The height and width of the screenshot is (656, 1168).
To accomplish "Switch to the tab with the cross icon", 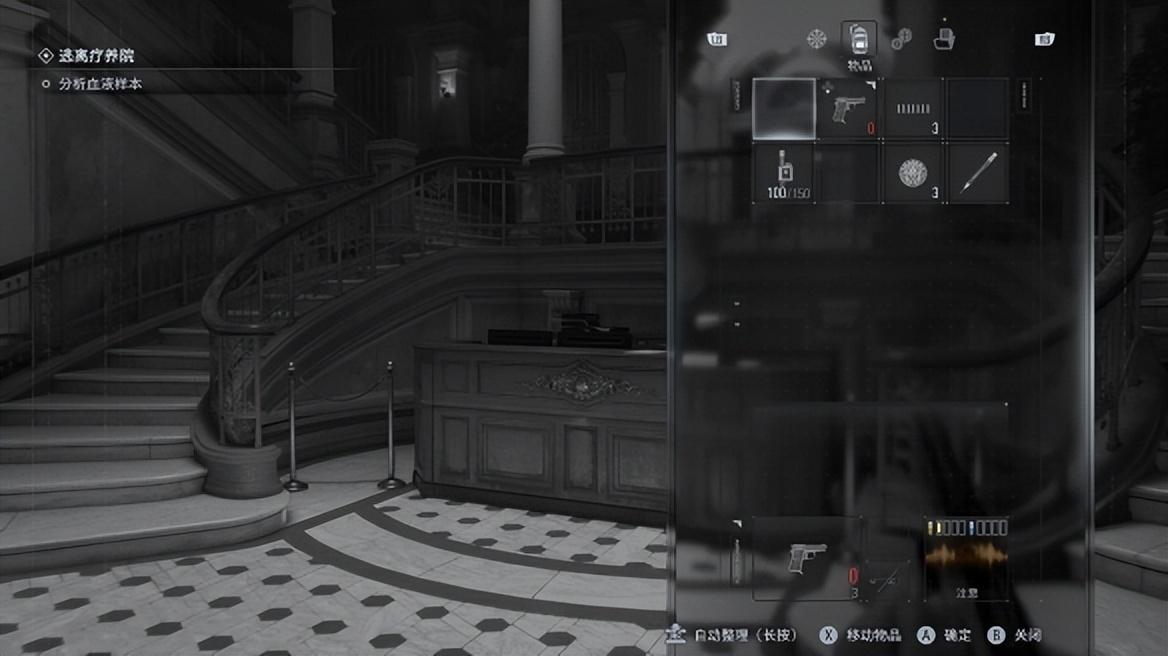I will pyautogui.click(x=901, y=39).
